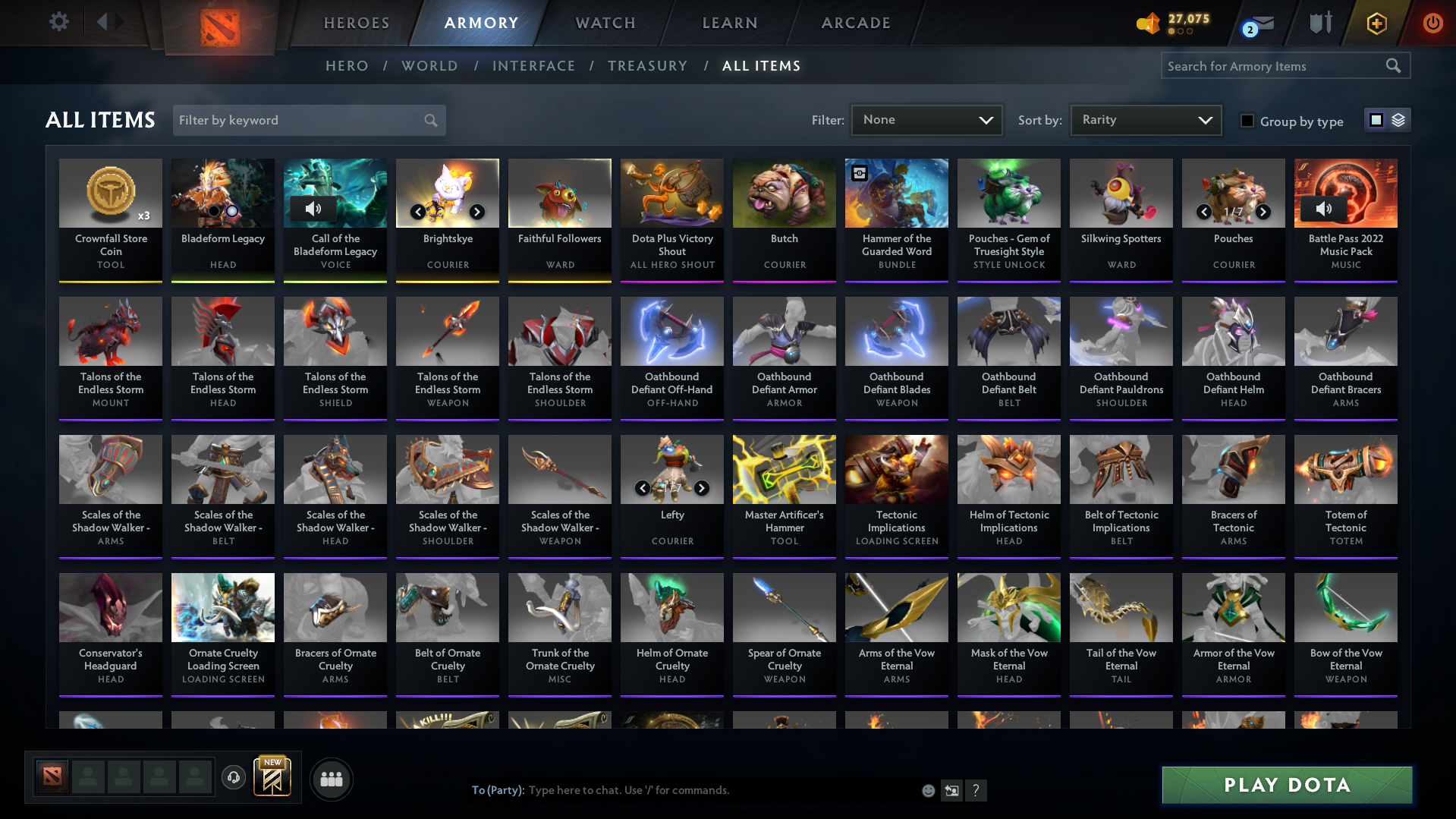Open the Sort by Rarity dropdown
The image size is (1456, 819).
click(1145, 119)
